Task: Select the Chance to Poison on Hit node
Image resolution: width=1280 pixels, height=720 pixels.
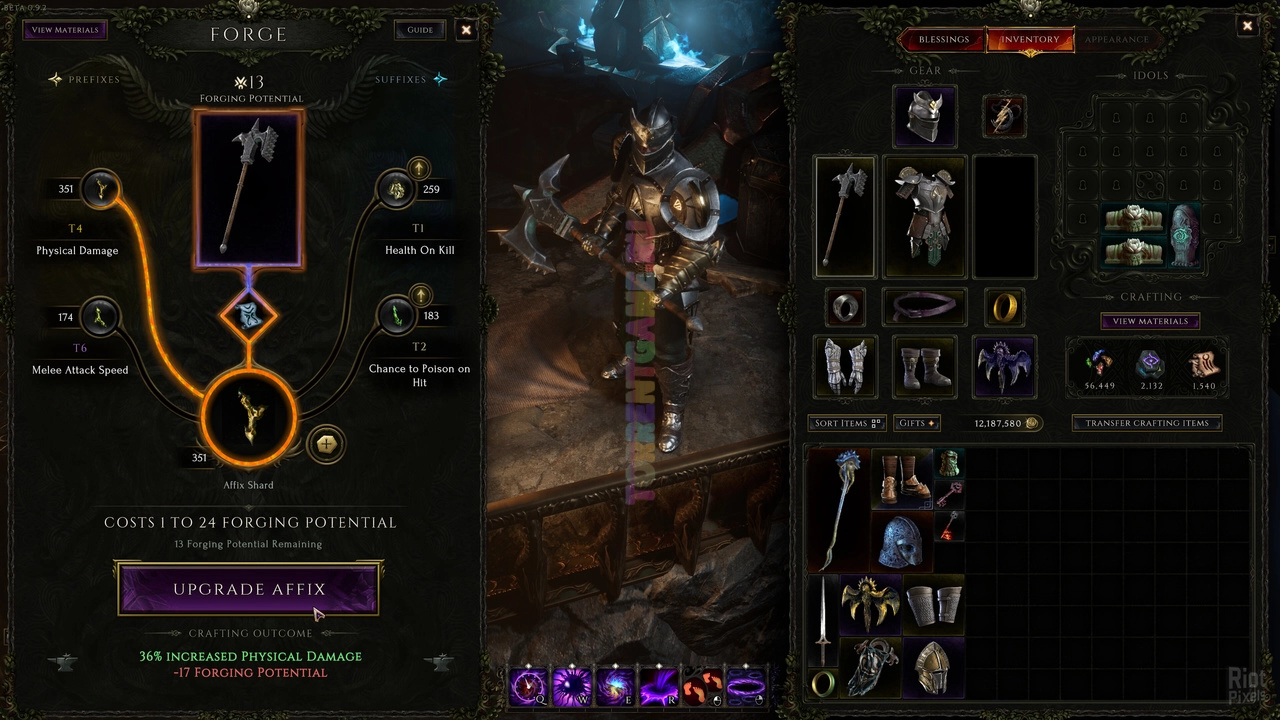Action: tap(397, 317)
